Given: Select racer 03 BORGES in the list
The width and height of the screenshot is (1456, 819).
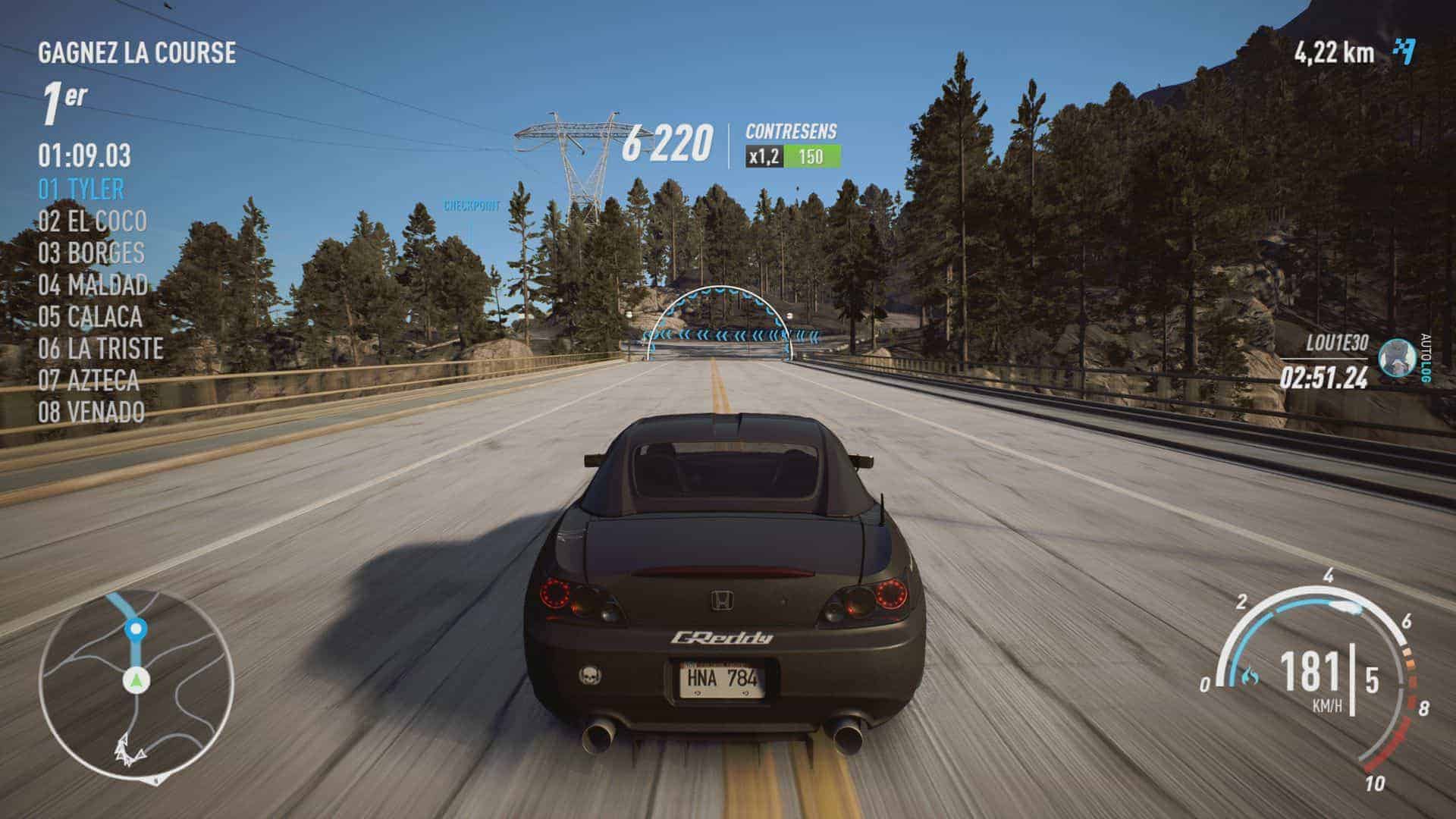Looking at the screenshot, I should pos(91,253).
